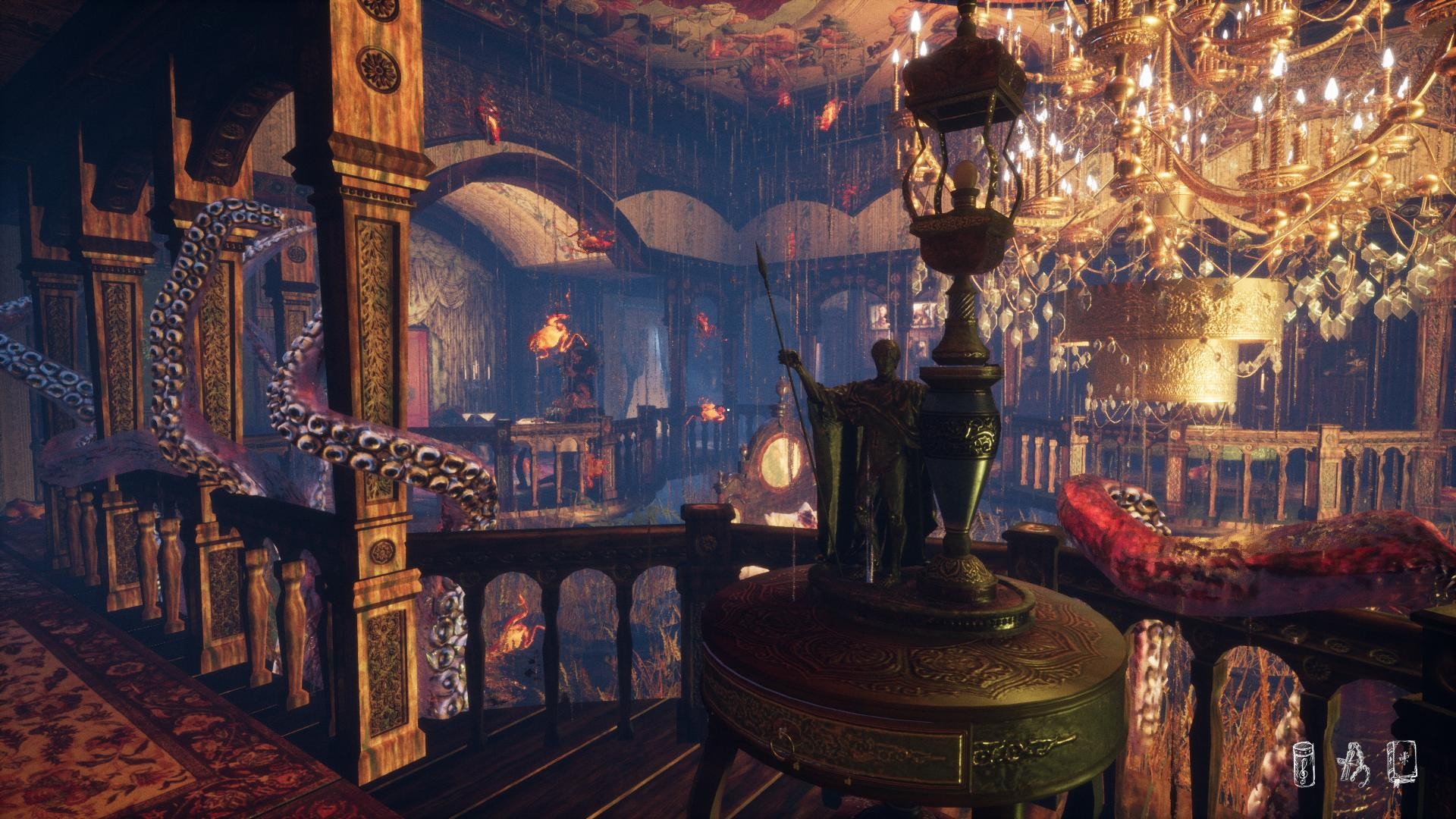The image size is (1456, 819).
Task: Select the treble clef cylinder item
Action: 1305,764
